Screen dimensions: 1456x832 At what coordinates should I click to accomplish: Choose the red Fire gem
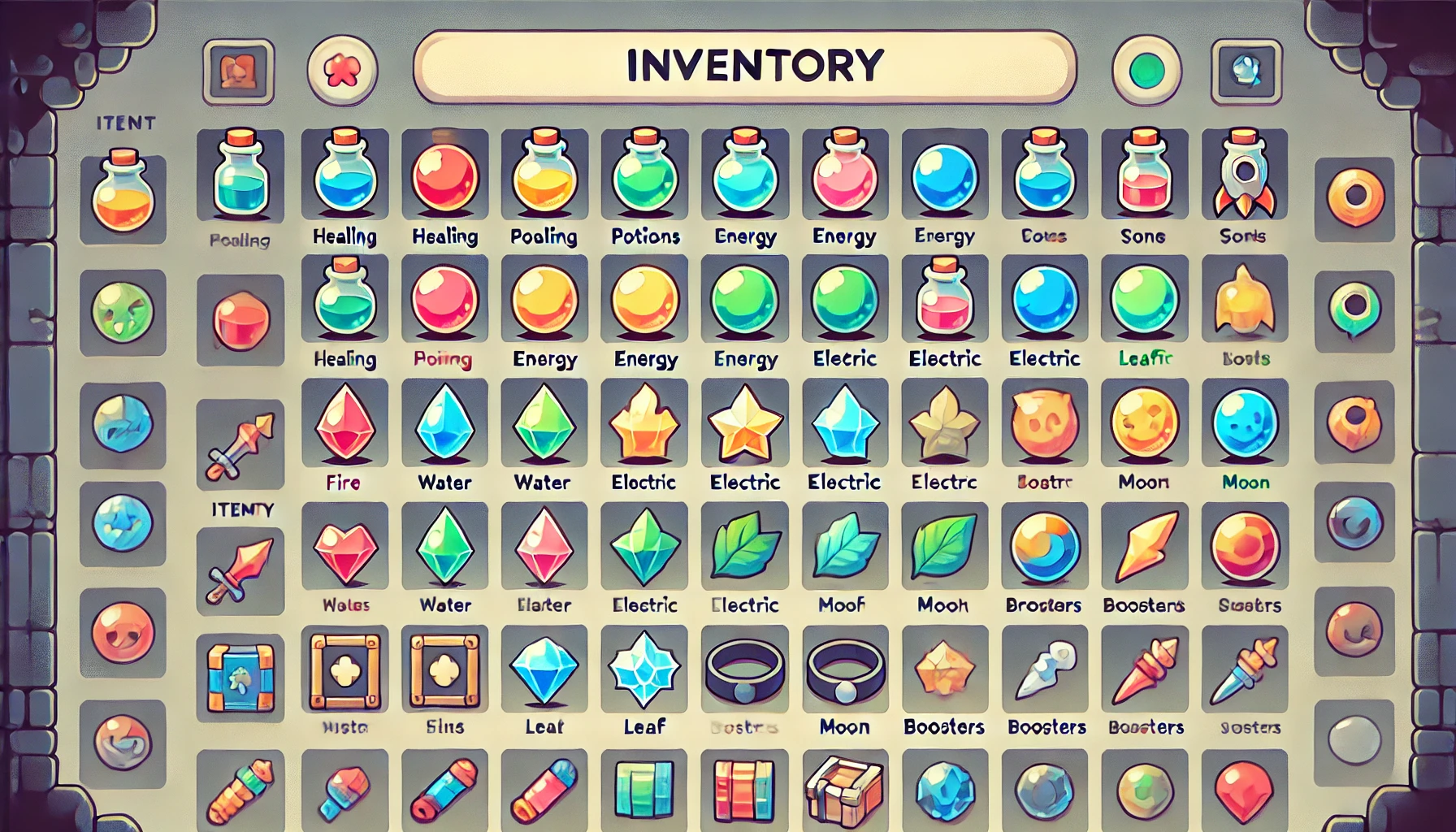(344, 423)
